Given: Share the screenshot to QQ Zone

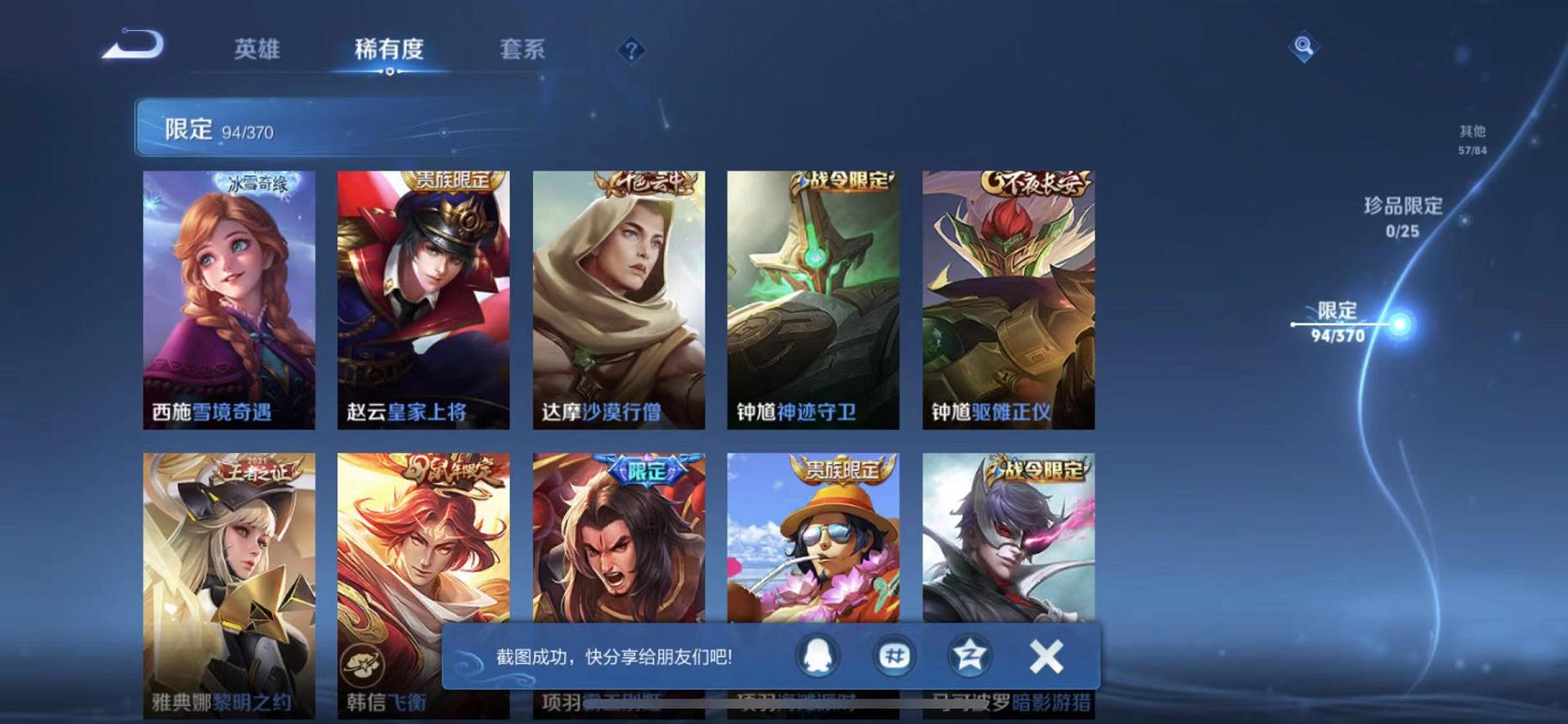Looking at the screenshot, I should (969, 655).
